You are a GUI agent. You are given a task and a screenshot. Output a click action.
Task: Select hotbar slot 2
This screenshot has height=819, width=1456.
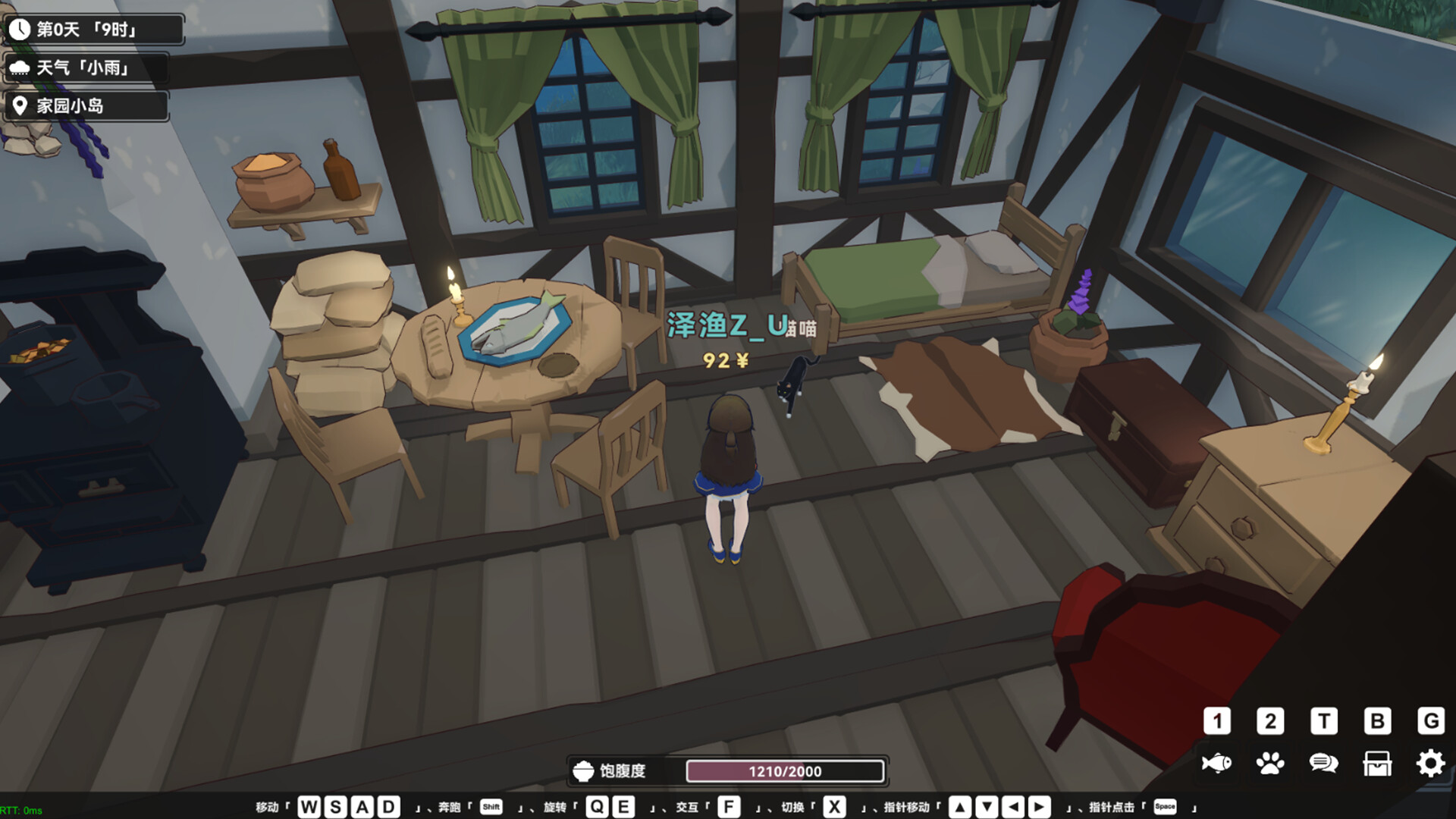pos(1271,722)
